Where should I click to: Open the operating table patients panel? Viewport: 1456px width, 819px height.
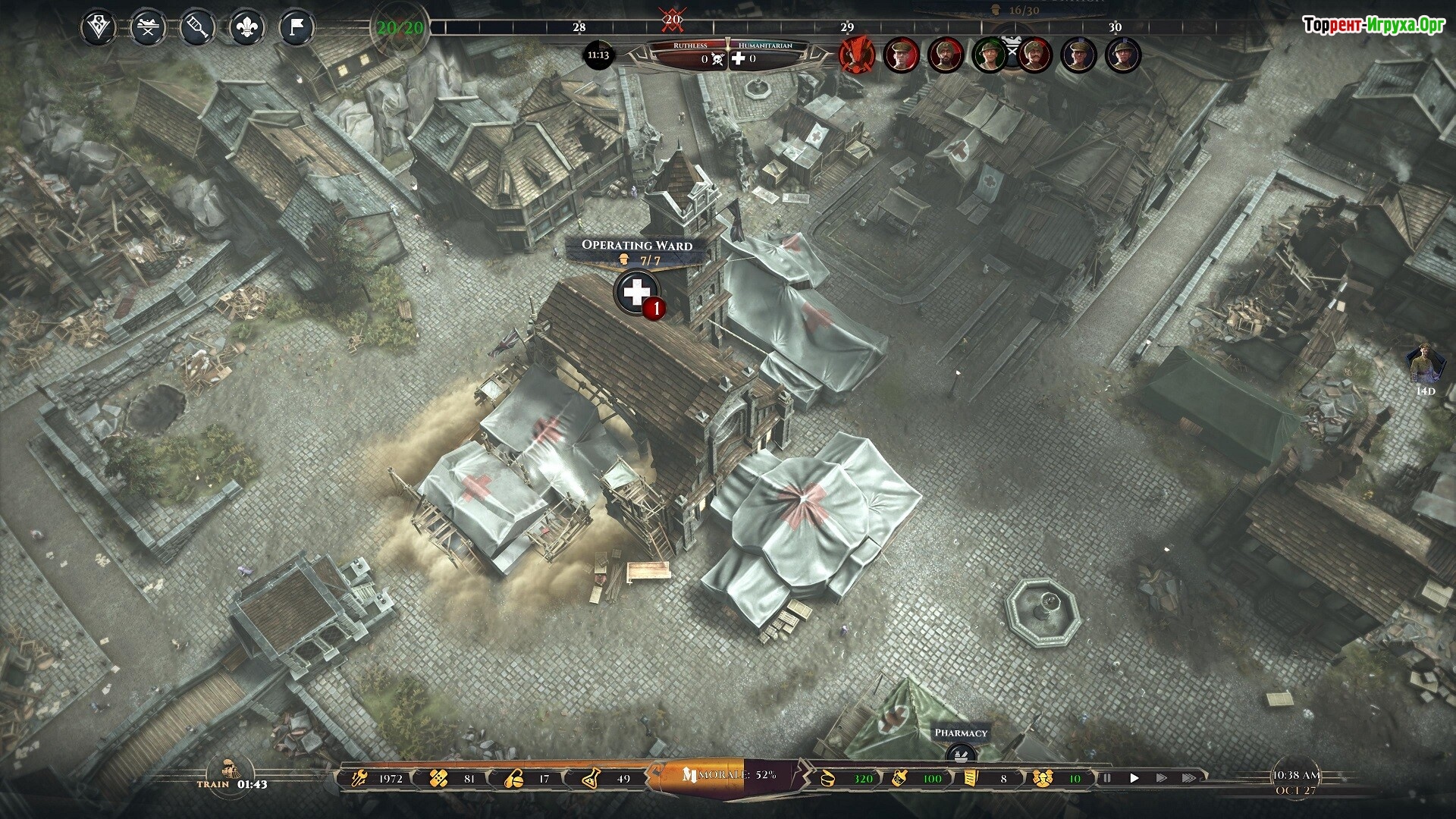click(148, 29)
